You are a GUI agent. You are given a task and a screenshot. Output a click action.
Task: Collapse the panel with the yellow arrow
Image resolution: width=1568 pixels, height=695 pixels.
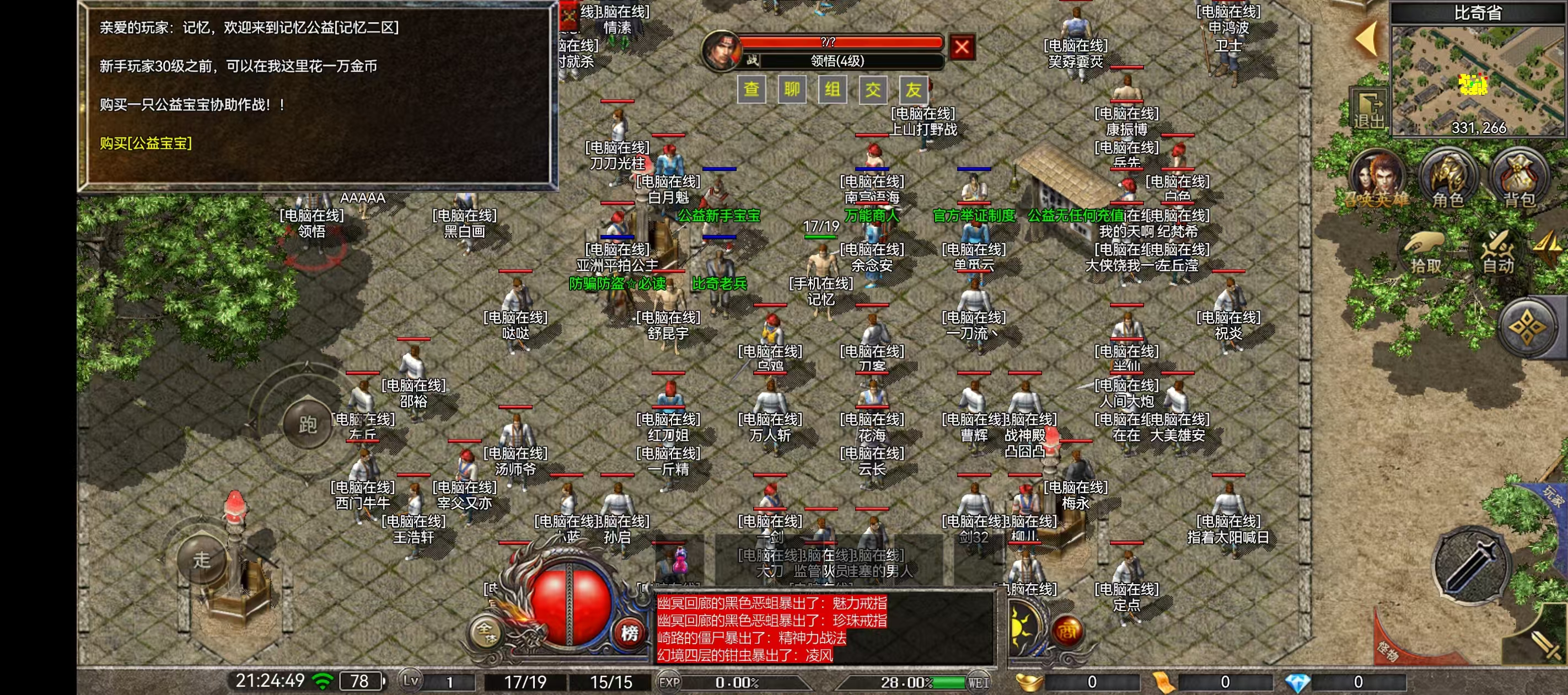pos(1367,38)
